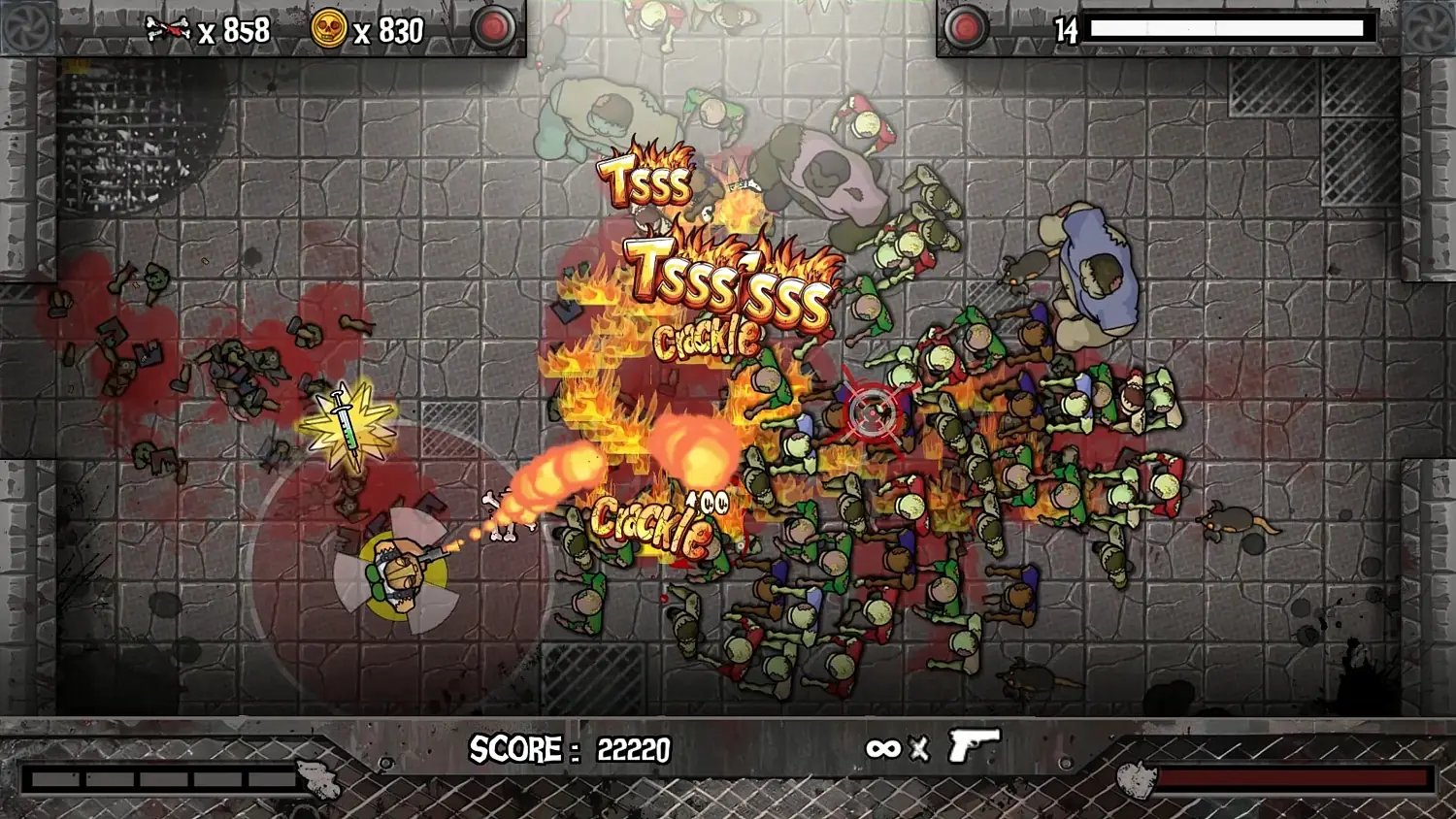1456x819 pixels.
Task: Select the gold coin currency icon
Action: point(330,29)
